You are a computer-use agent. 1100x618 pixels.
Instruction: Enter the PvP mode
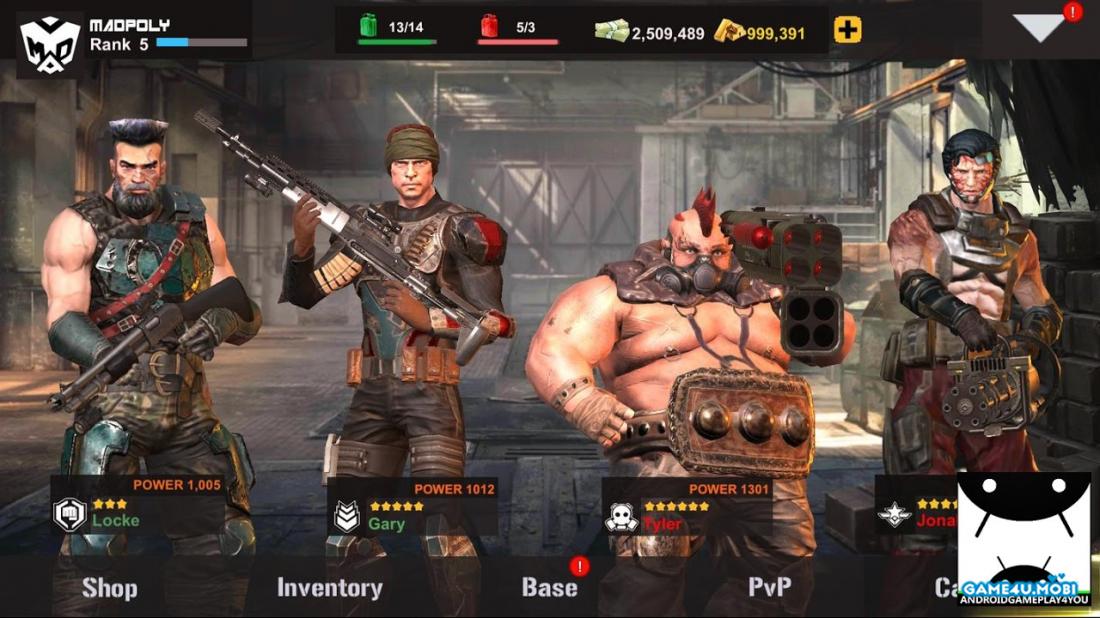(770, 588)
